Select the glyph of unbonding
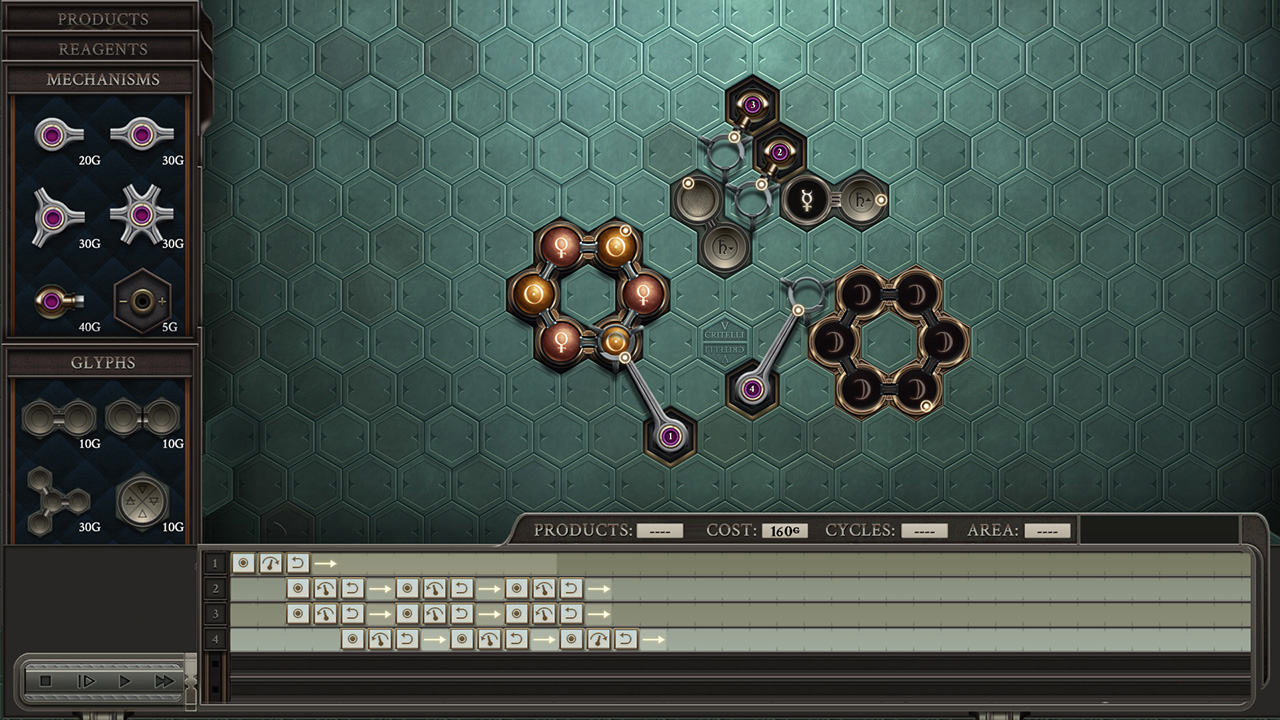This screenshot has width=1280, height=720. click(x=142, y=415)
